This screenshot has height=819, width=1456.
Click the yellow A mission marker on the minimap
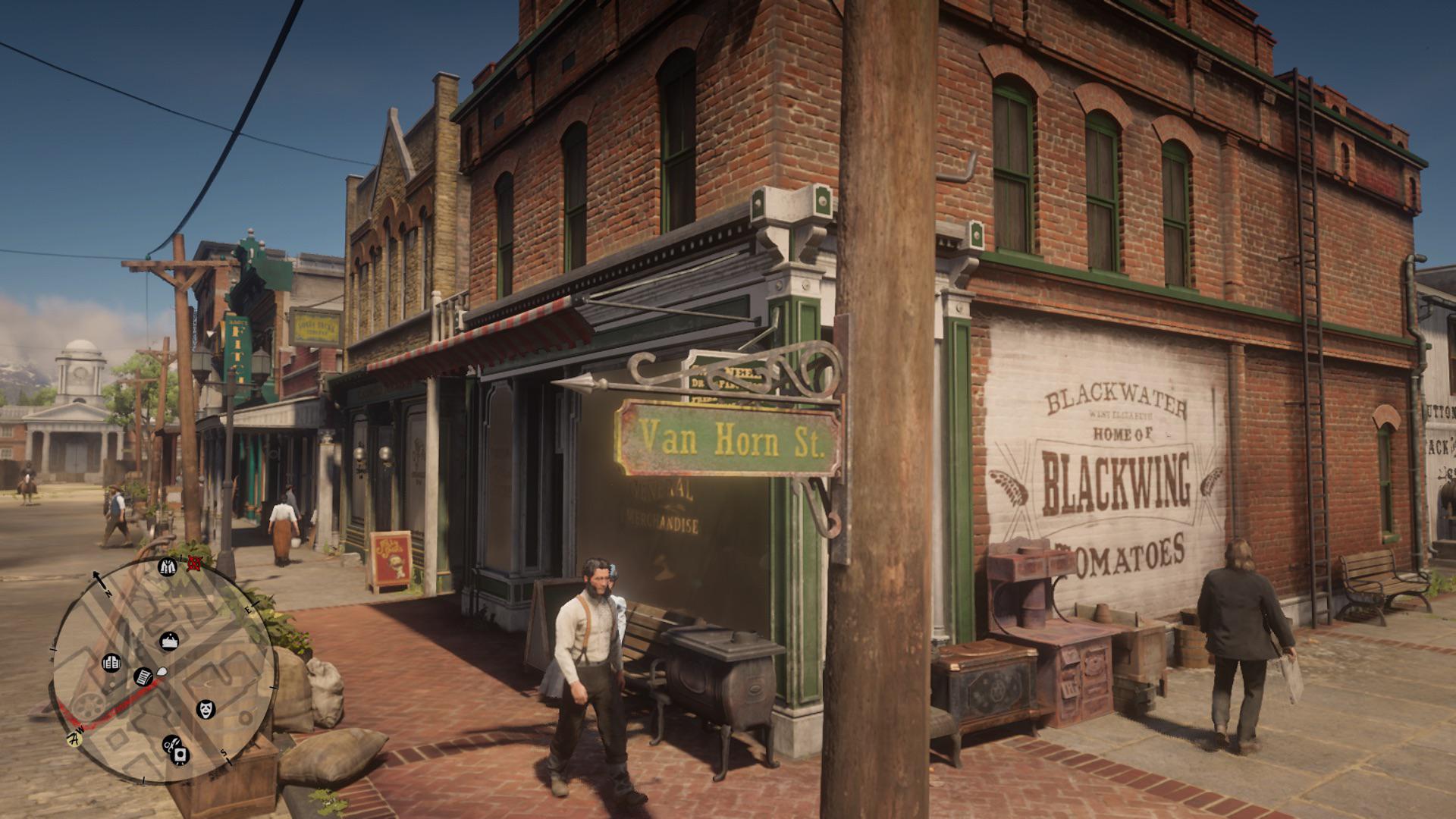tap(74, 739)
